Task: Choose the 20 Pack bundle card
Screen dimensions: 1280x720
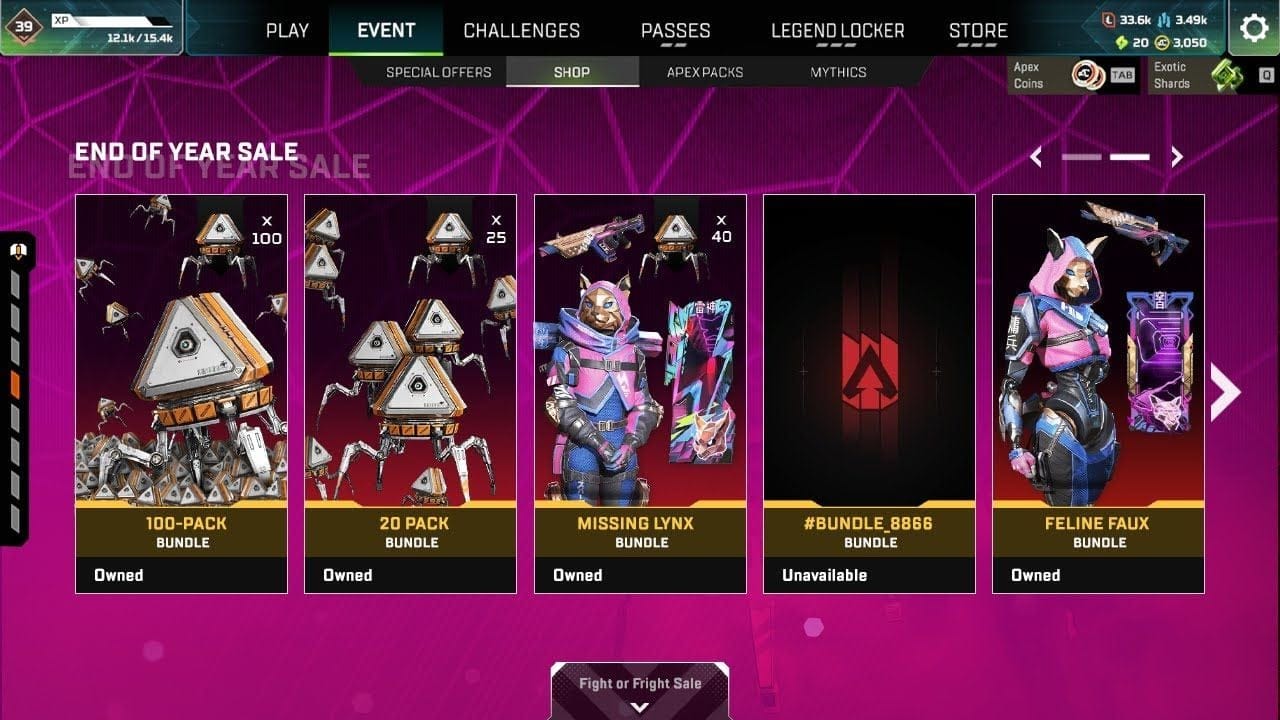Action: pos(410,393)
